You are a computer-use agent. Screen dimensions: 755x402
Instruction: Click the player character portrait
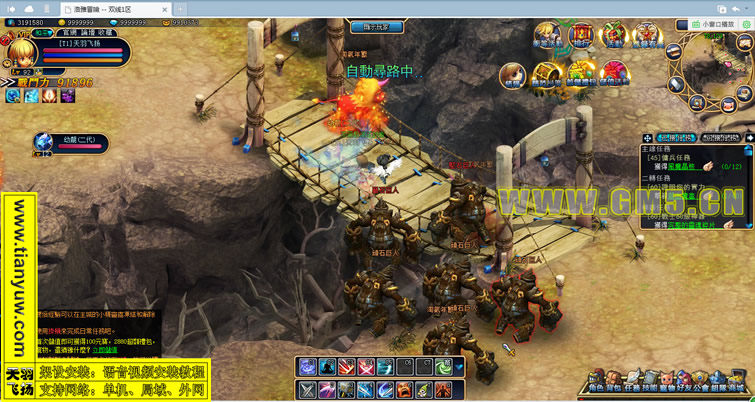(x=17, y=52)
